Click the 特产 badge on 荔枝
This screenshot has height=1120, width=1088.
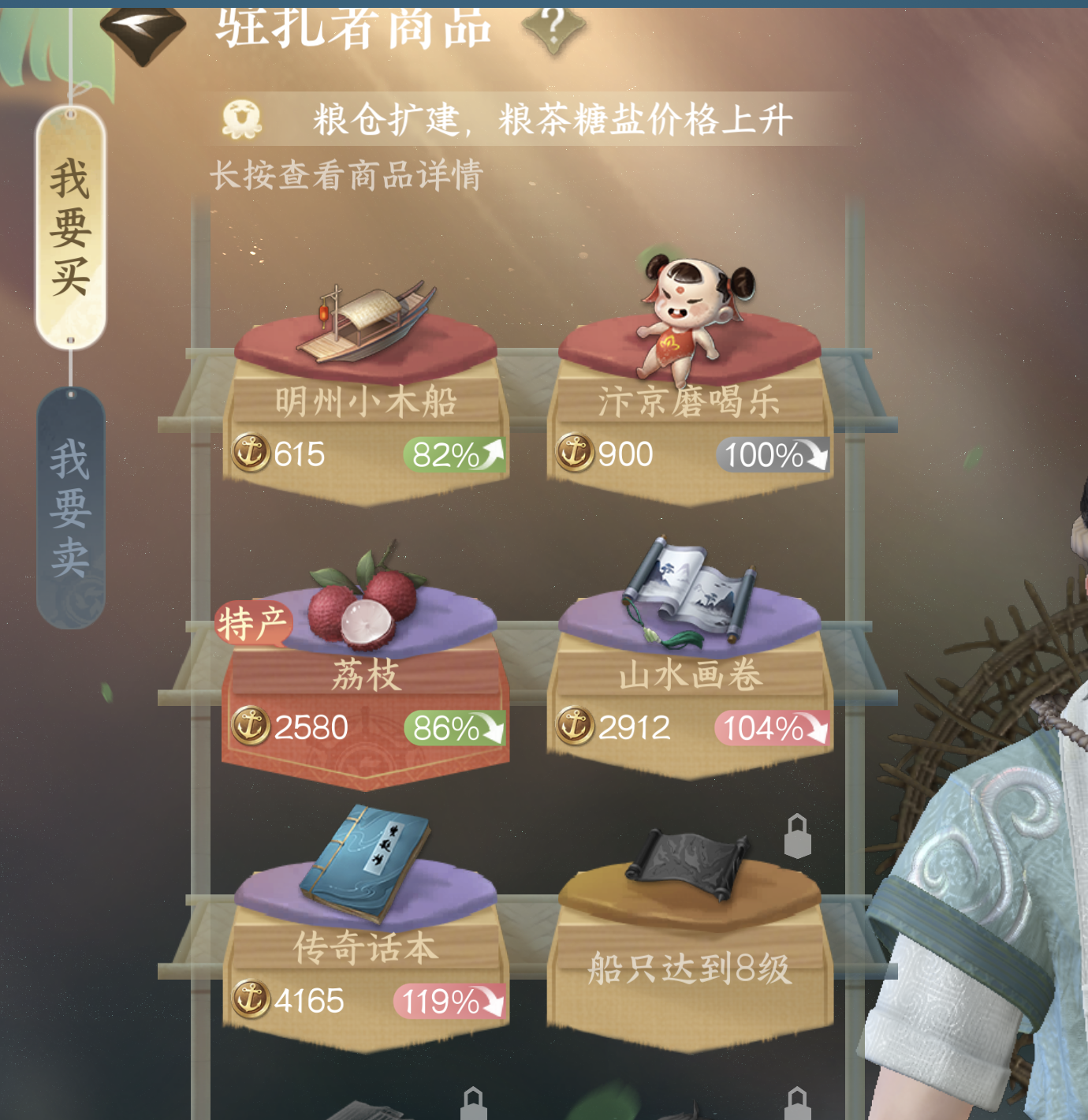click(x=254, y=623)
